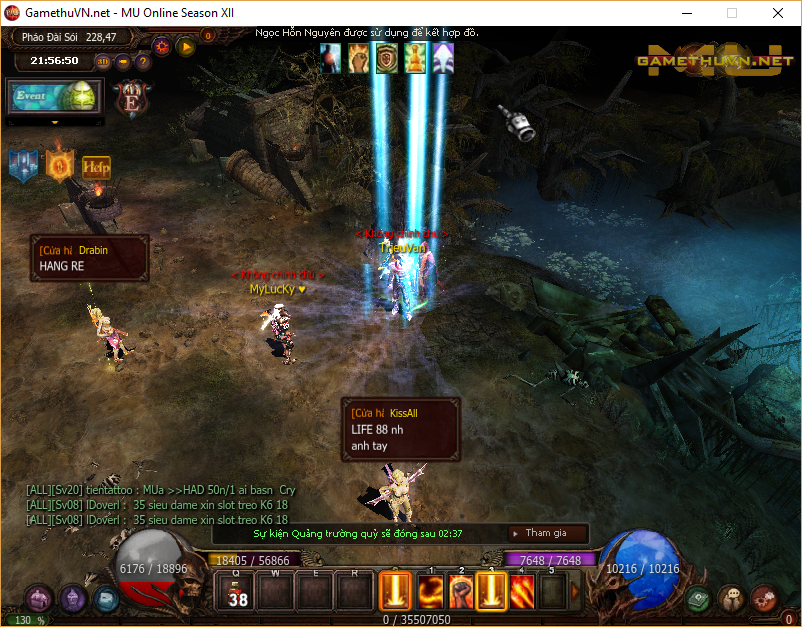This screenshot has height=627, width=802.
Task: Select the blue castle shield icon
Action: click(x=24, y=166)
